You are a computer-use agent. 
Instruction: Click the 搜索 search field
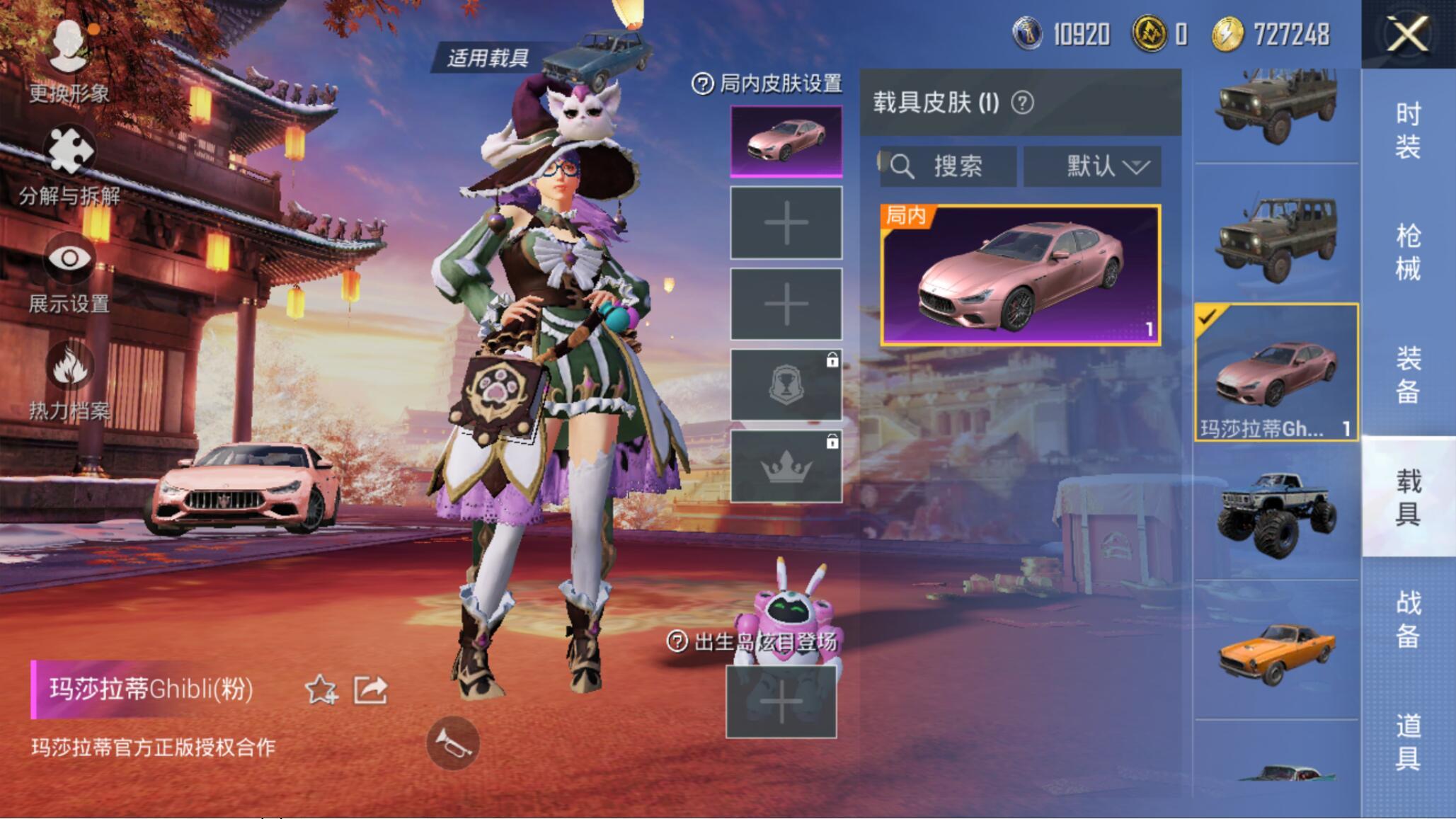948,167
